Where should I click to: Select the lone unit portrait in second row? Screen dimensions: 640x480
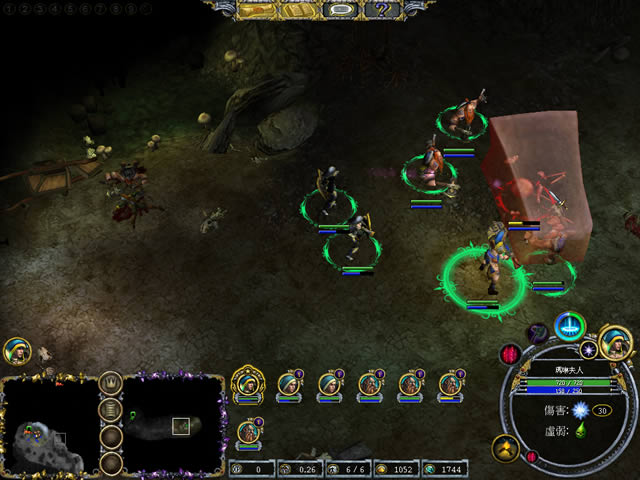pos(248,433)
